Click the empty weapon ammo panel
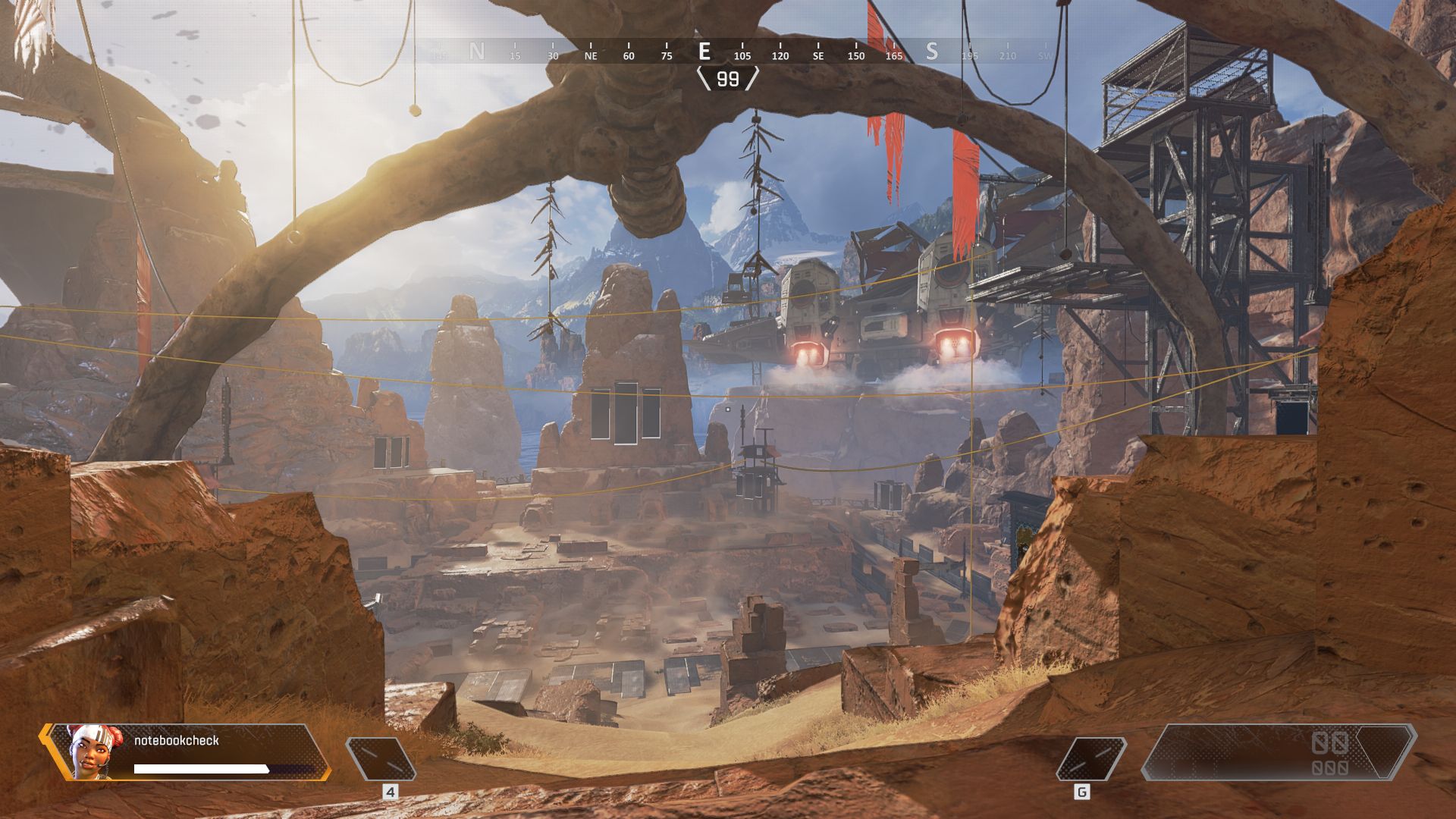 pyautogui.click(x=1279, y=752)
